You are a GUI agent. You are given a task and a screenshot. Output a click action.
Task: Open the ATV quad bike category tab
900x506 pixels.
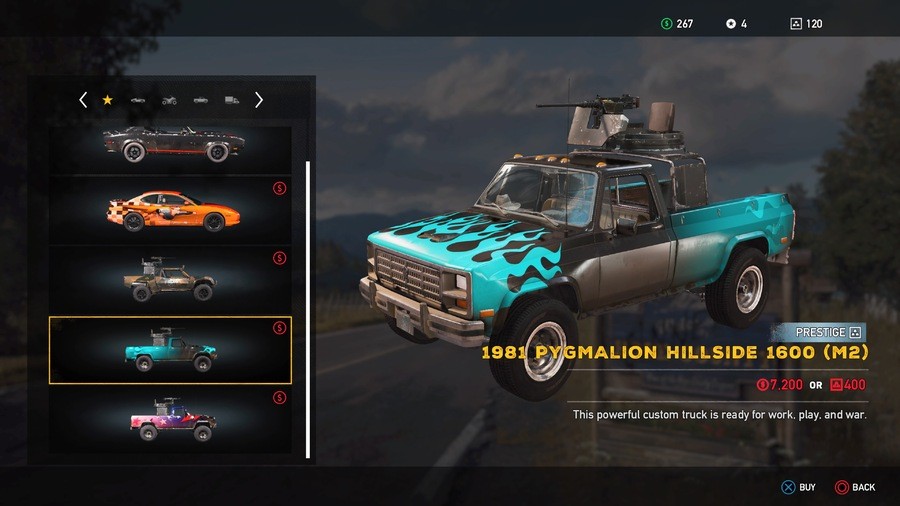coord(169,100)
